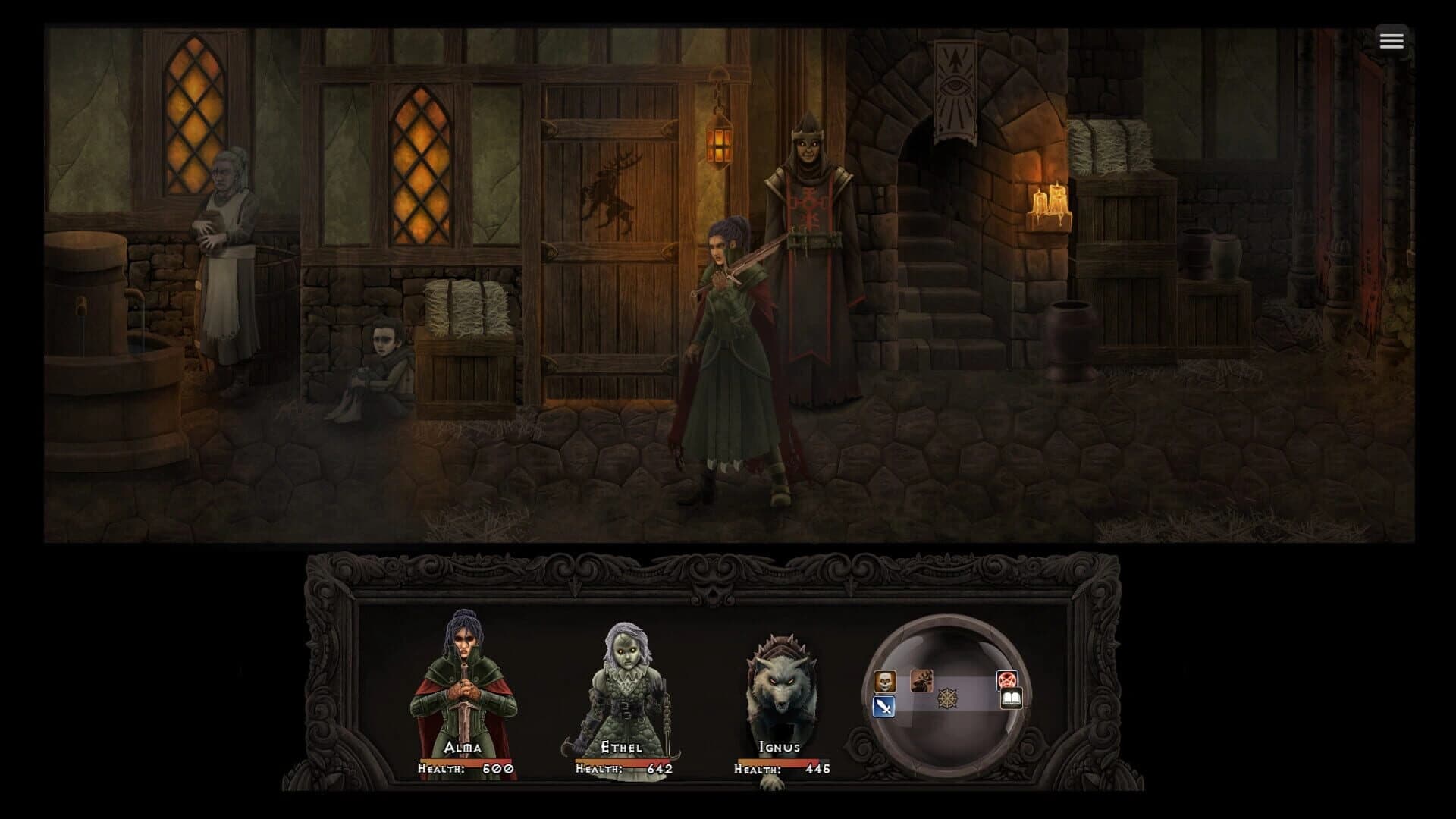The image size is (1456, 819).
Task: Click the eye banner above the archway
Action: tap(955, 83)
